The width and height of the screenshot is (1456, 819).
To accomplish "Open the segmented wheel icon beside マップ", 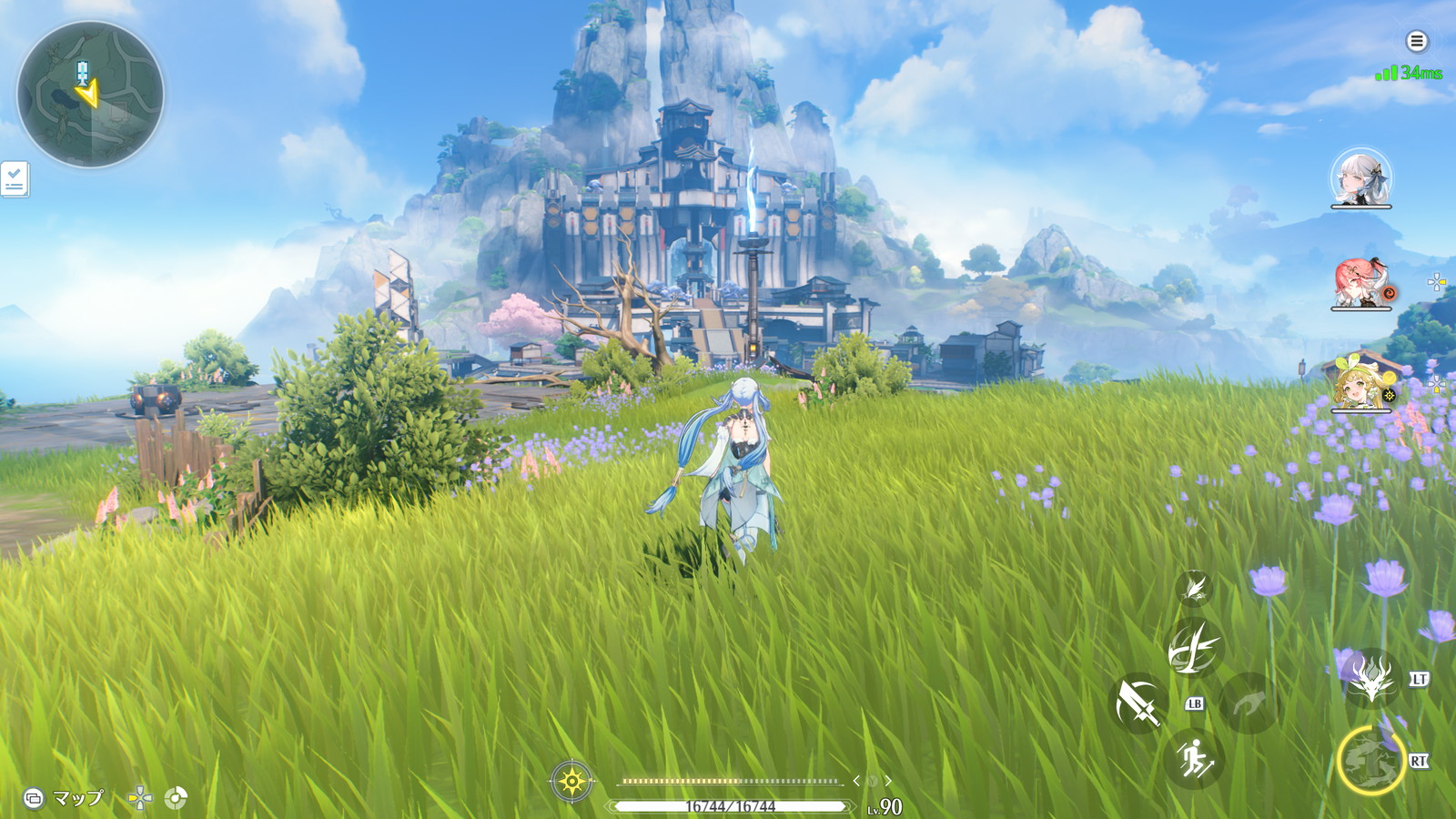I will pos(176,798).
